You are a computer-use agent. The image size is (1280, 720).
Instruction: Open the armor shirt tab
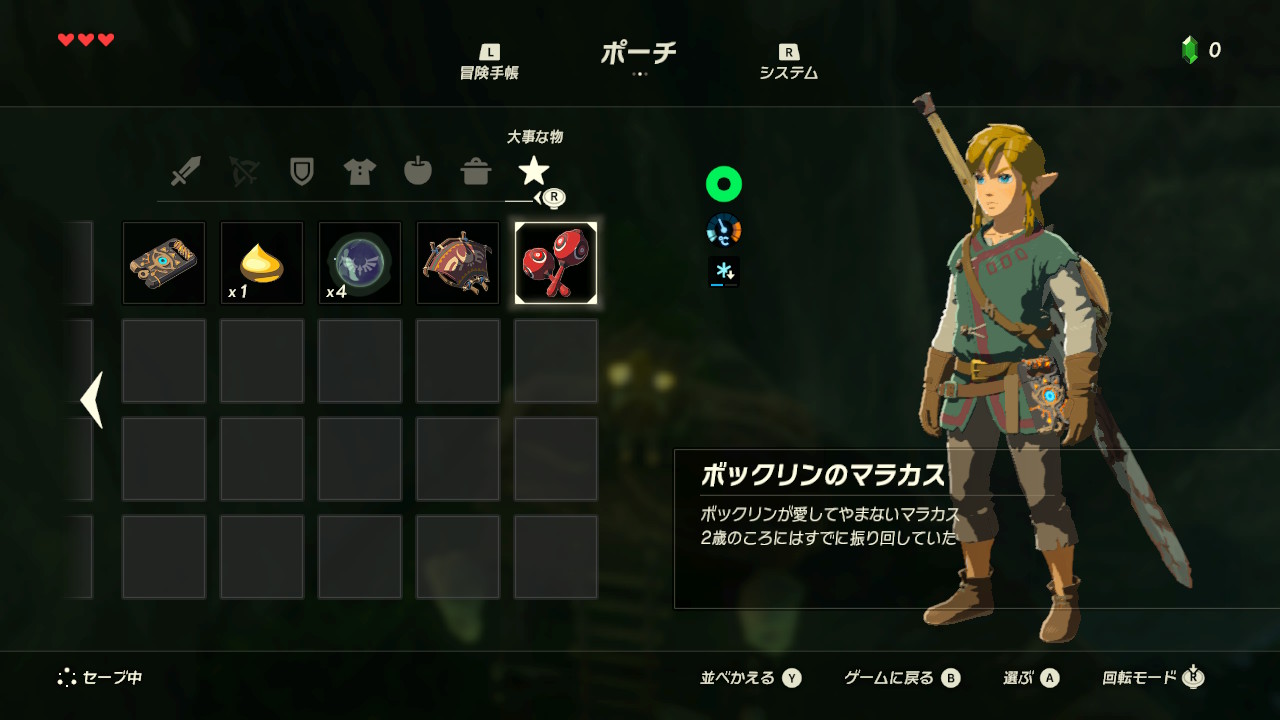click(x=359, y=172)
